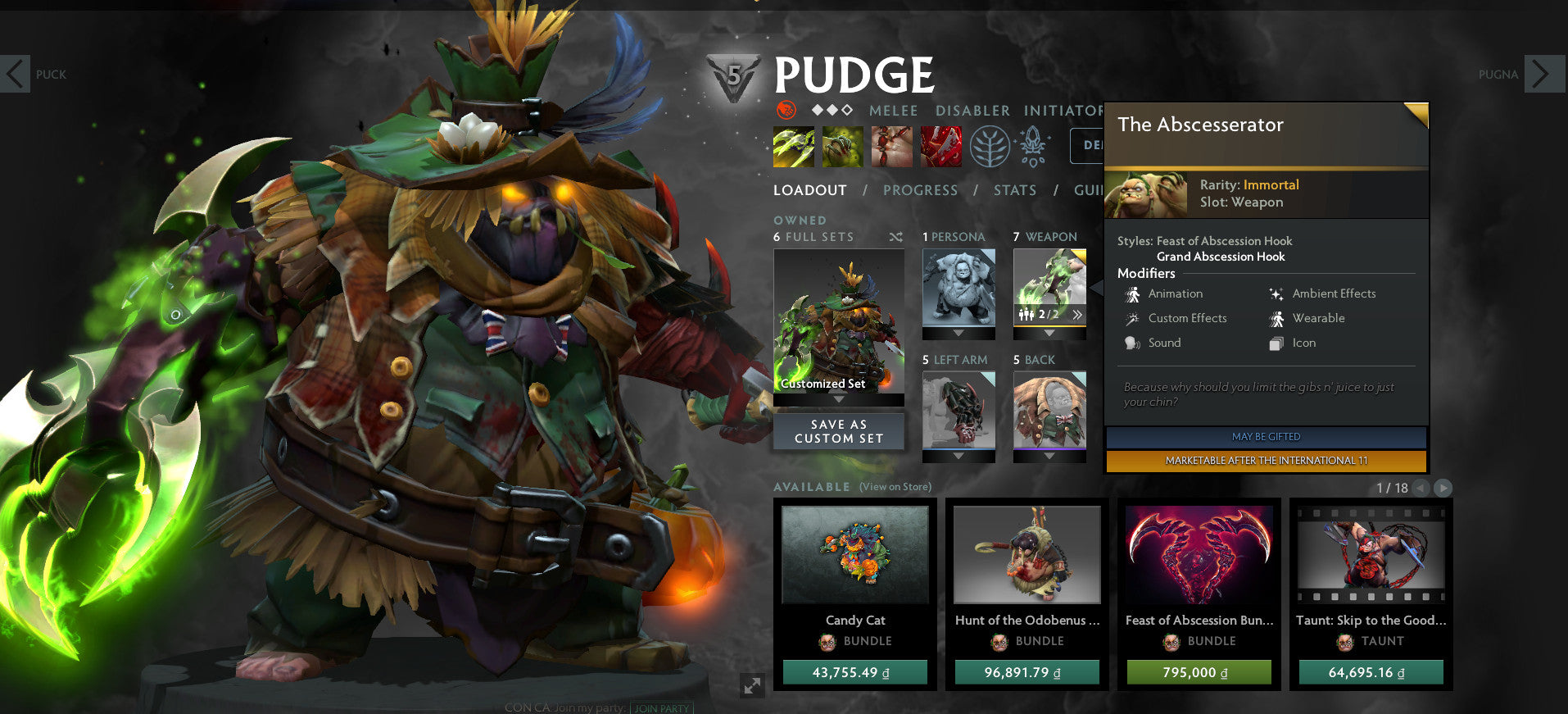This screenshot has width=1568, height=714.
Task: Switch to the PROGRESS tab
Action: tap(920, 190)
